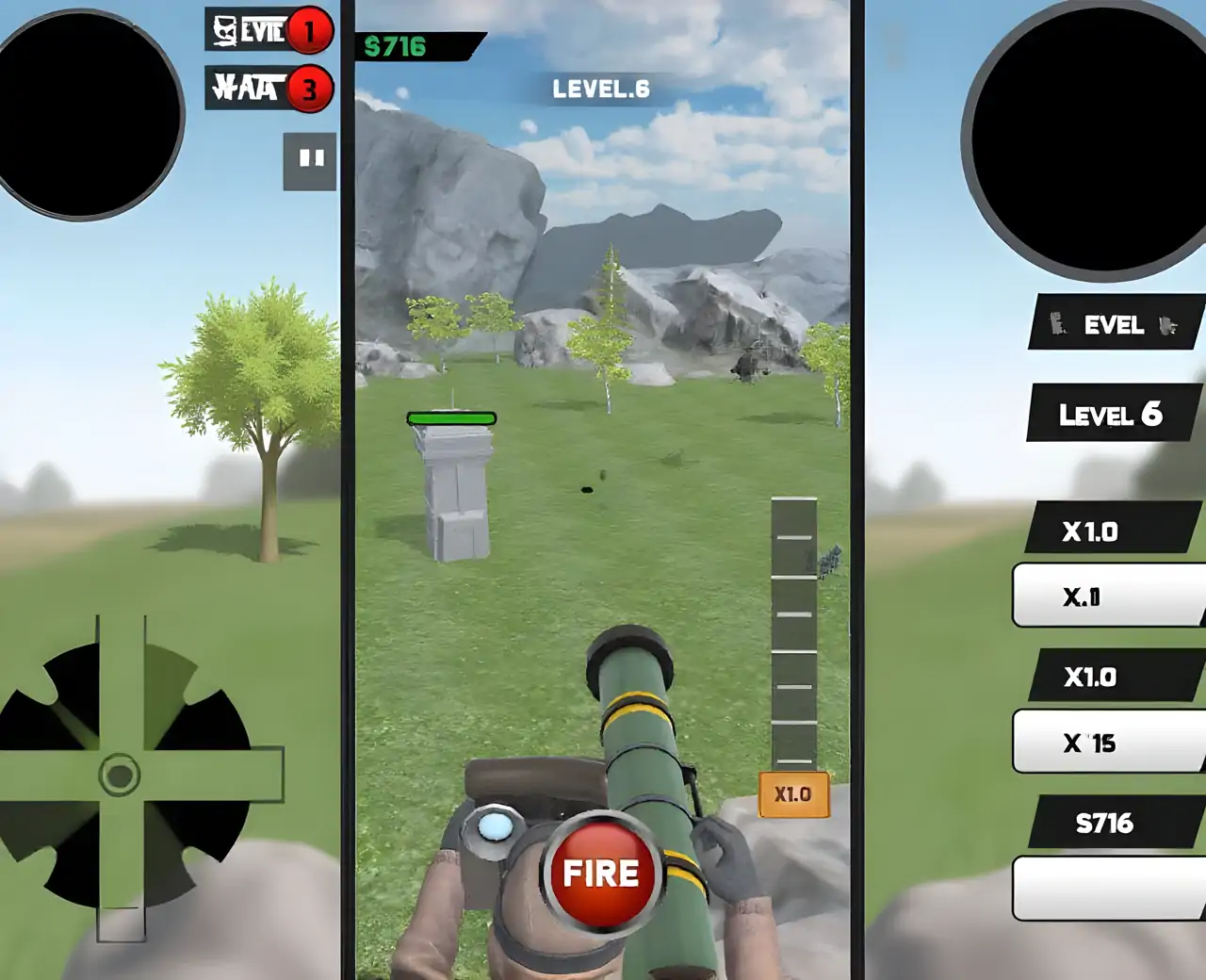Pause the game with the pause button
This screenshot has width=1206, height=980.
311,160
